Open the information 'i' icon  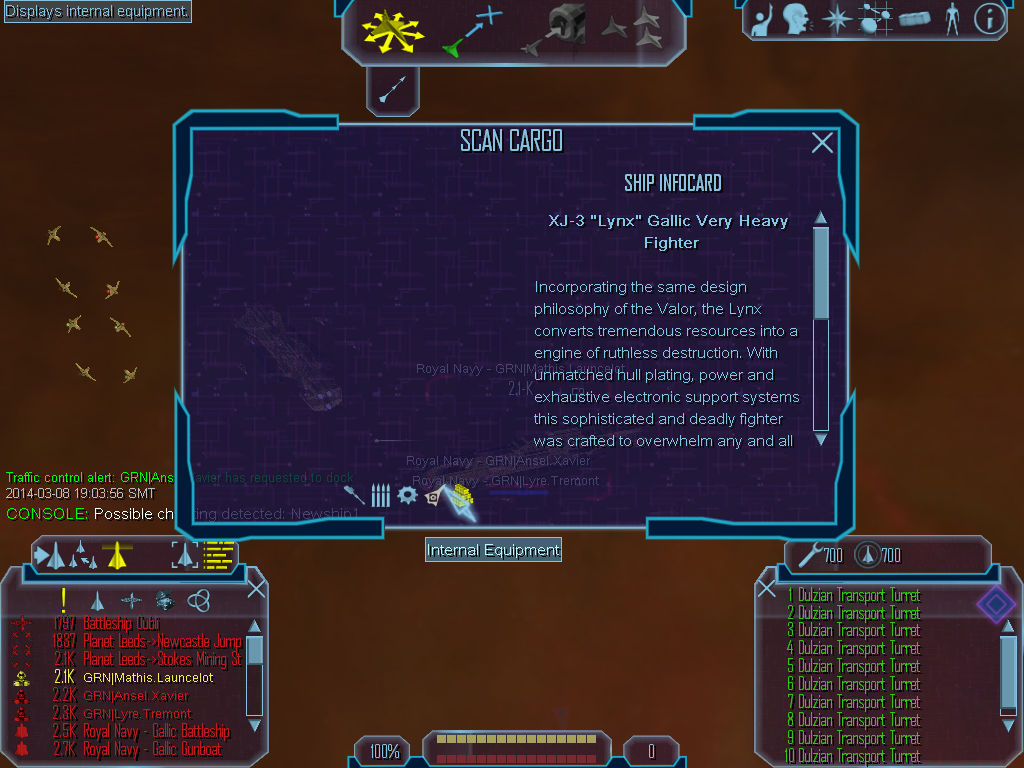[989, 19]
